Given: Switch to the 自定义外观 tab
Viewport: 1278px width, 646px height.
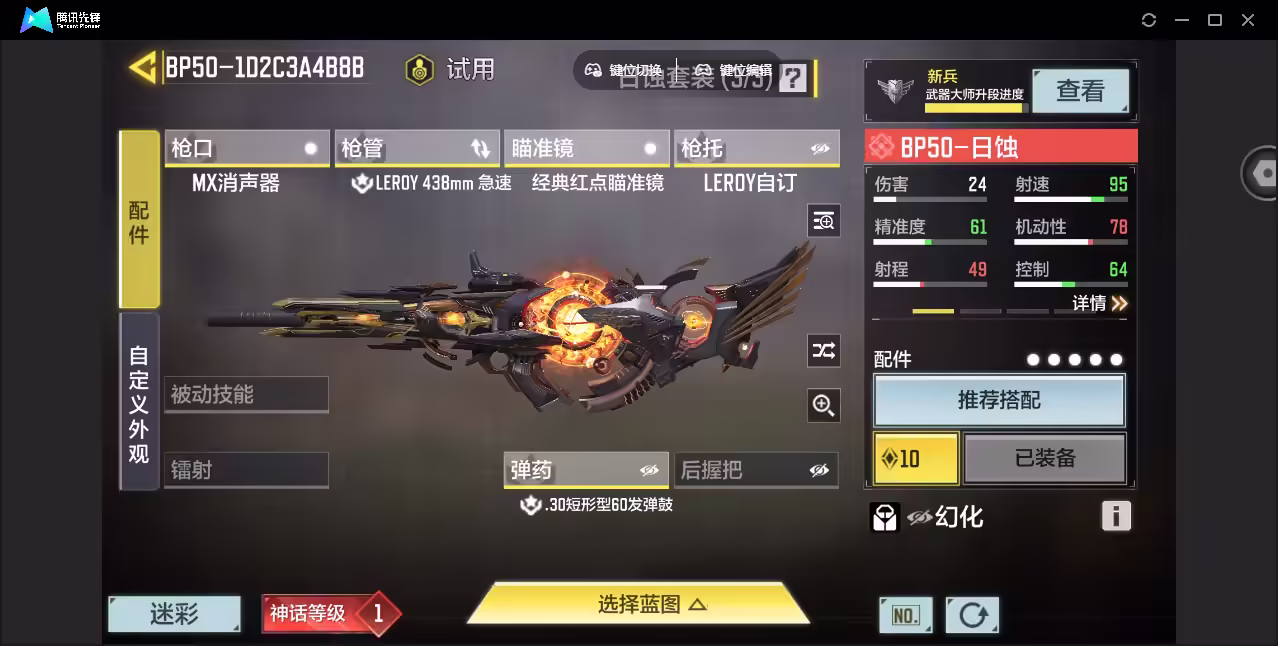Looking at the screenshot, I should tap(139, 404).
